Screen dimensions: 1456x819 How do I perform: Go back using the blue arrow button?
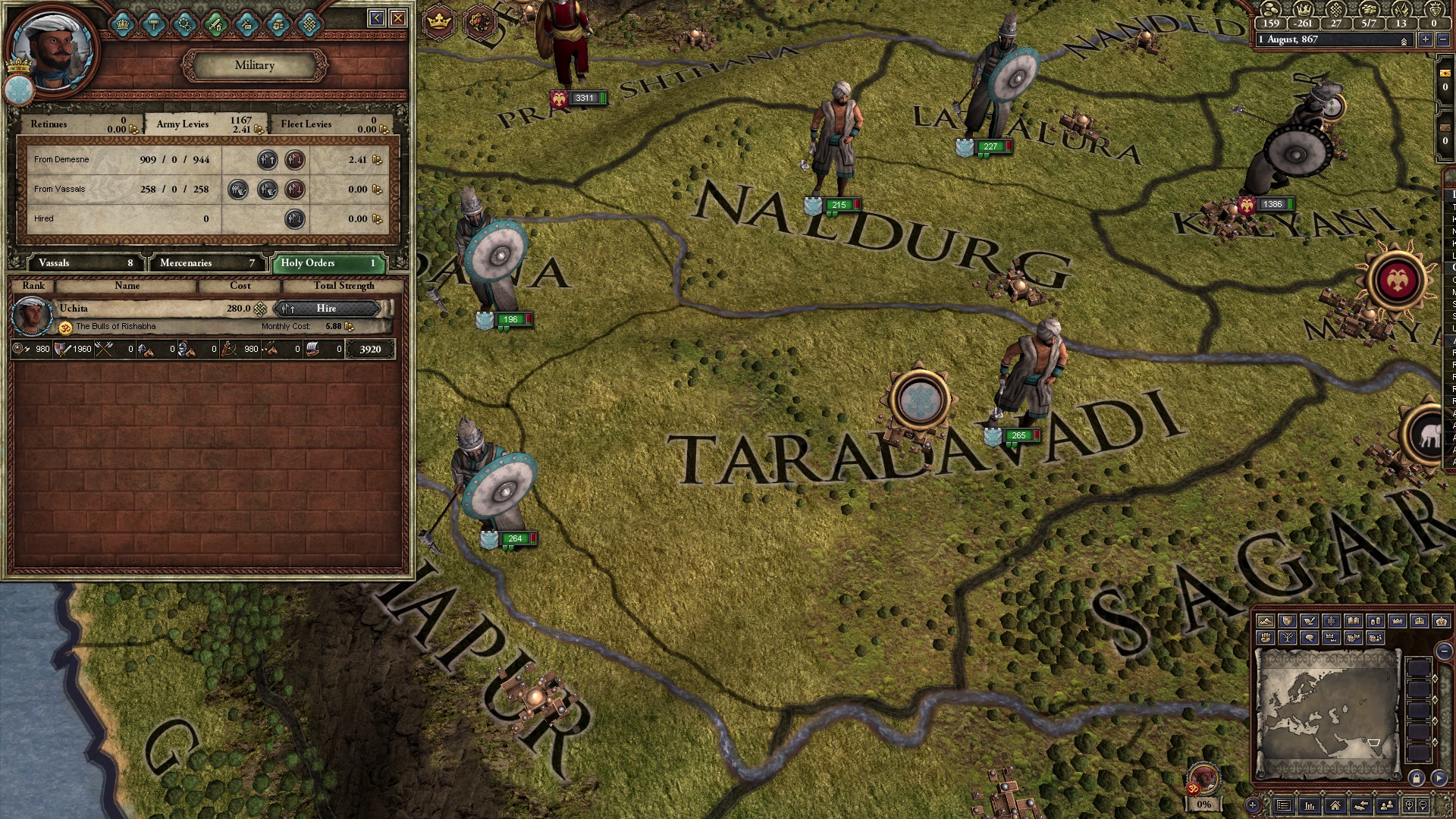coord(376,17)
